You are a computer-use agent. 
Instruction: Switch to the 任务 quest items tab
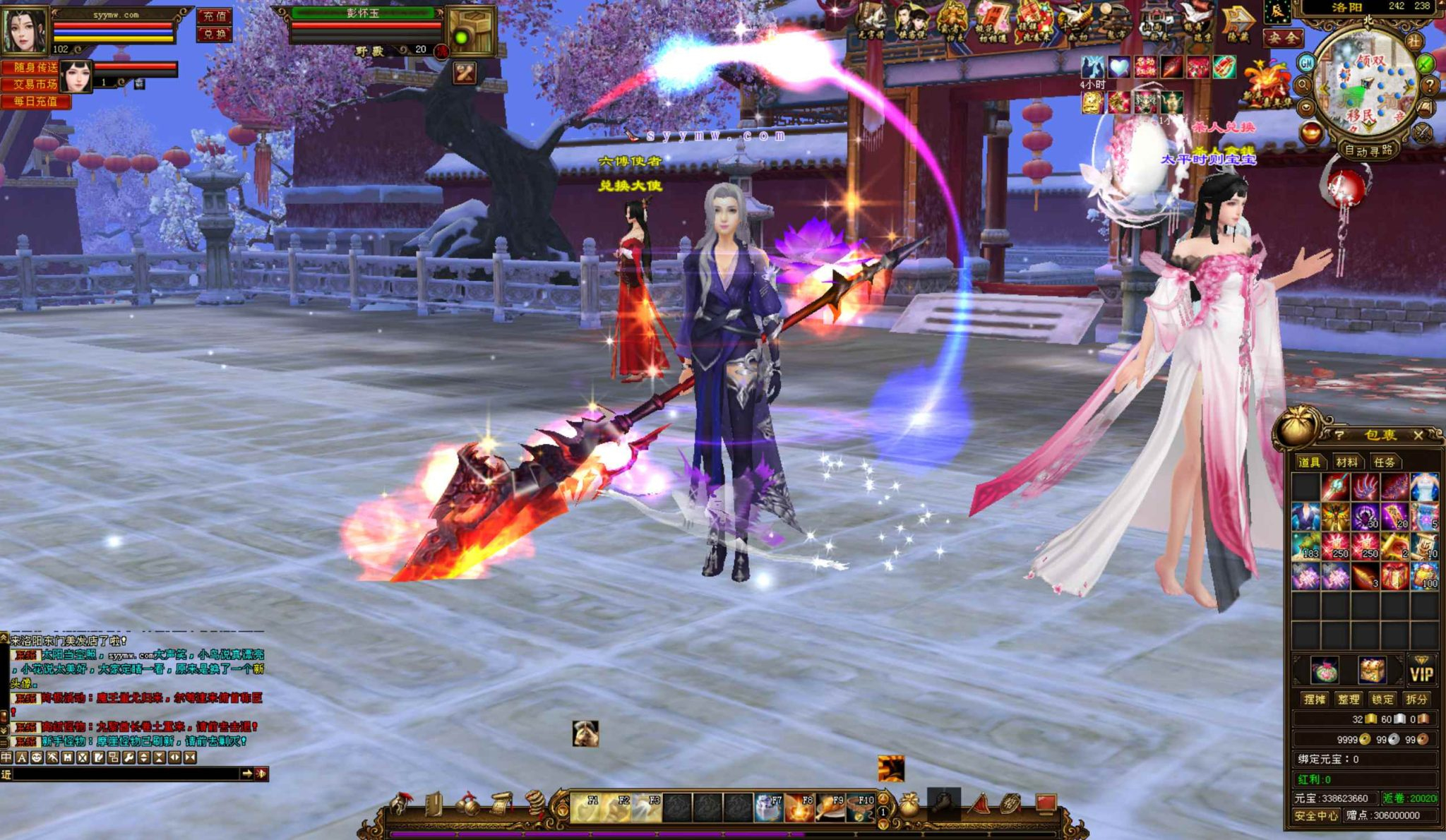(x=1384, y=462)
